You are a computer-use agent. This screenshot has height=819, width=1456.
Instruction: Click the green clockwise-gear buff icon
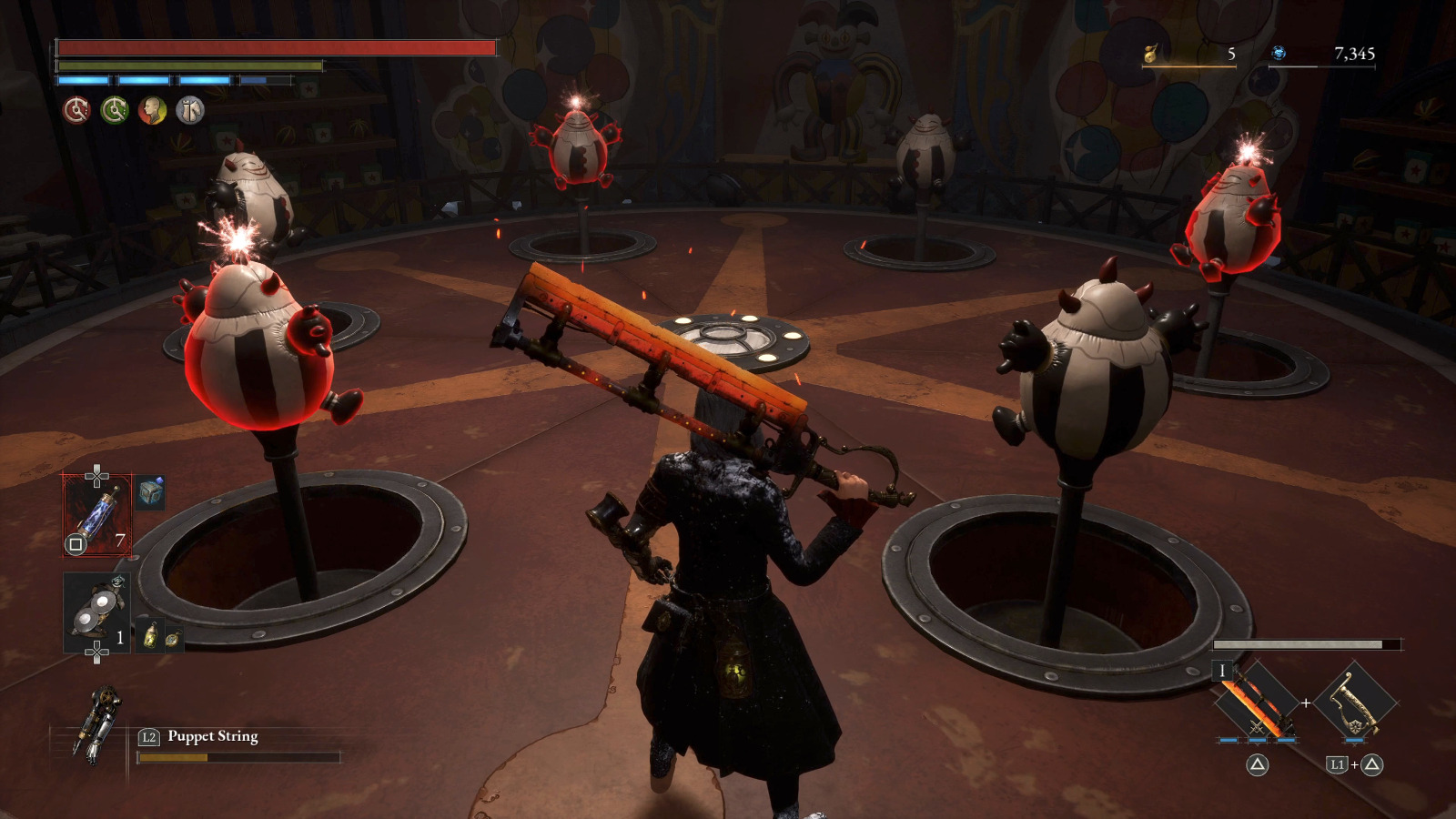(115, 111)
